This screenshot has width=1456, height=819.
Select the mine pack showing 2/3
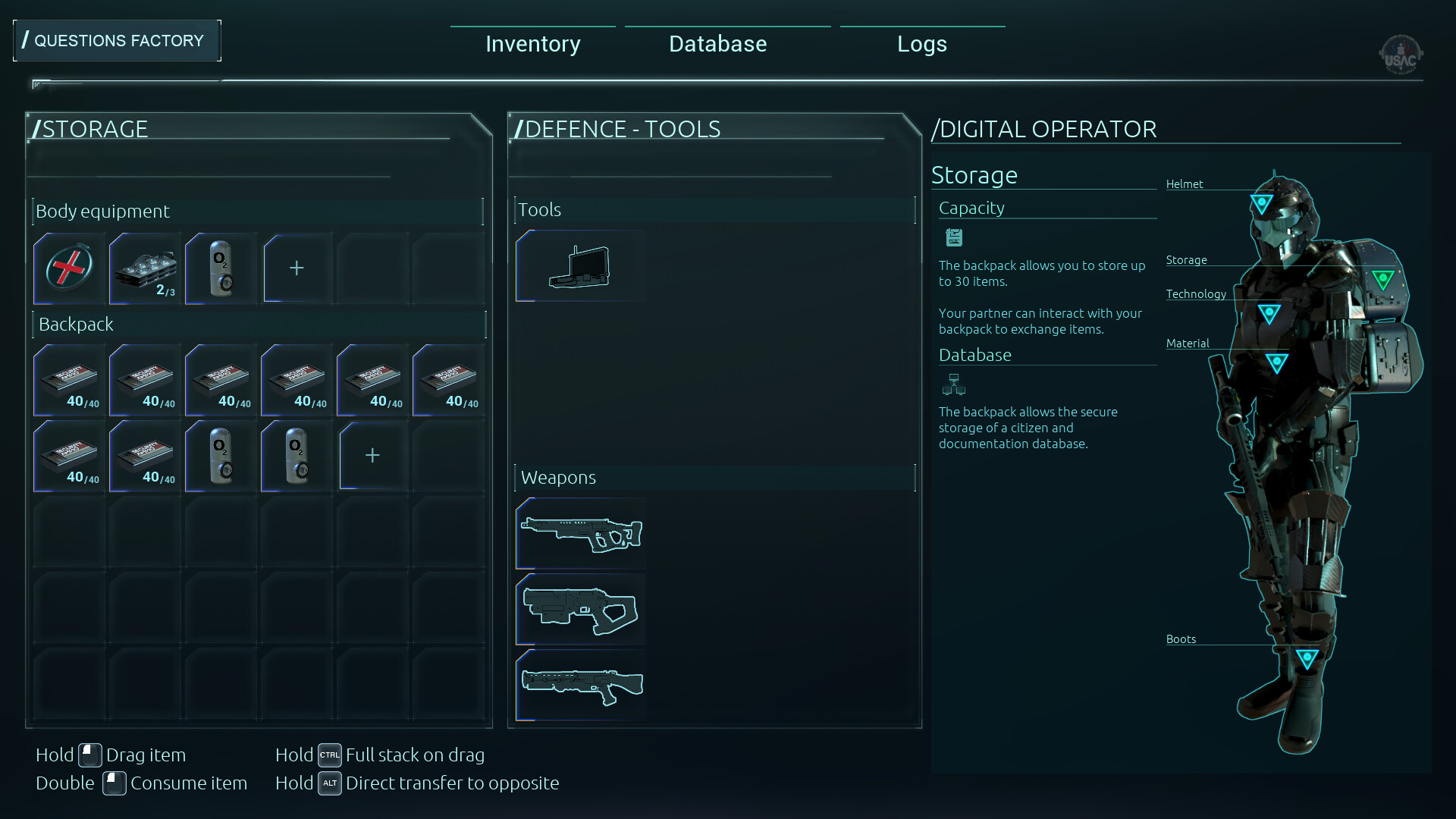coord(144,268)
